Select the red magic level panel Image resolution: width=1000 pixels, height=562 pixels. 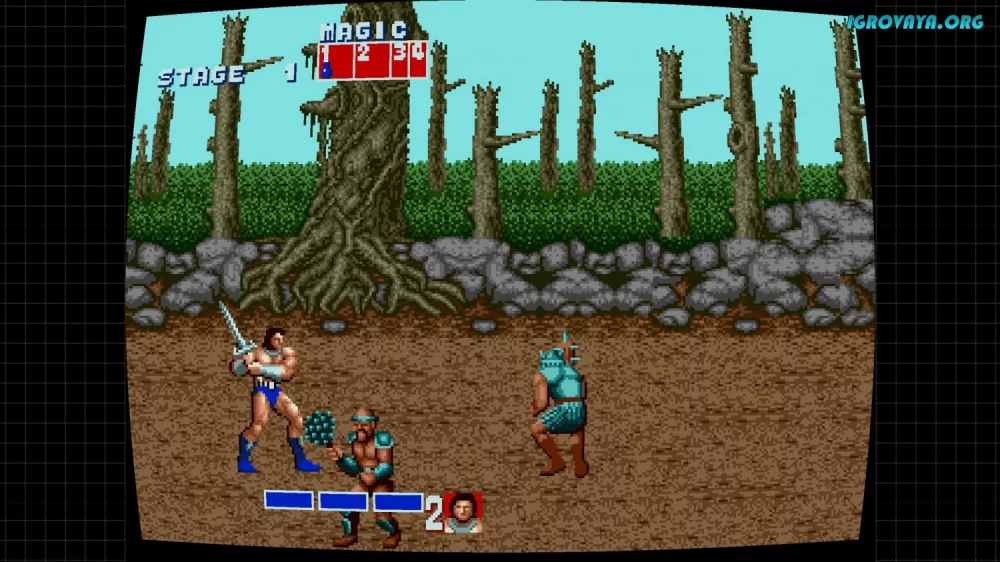pyautogui.click(x=373, y=60)
